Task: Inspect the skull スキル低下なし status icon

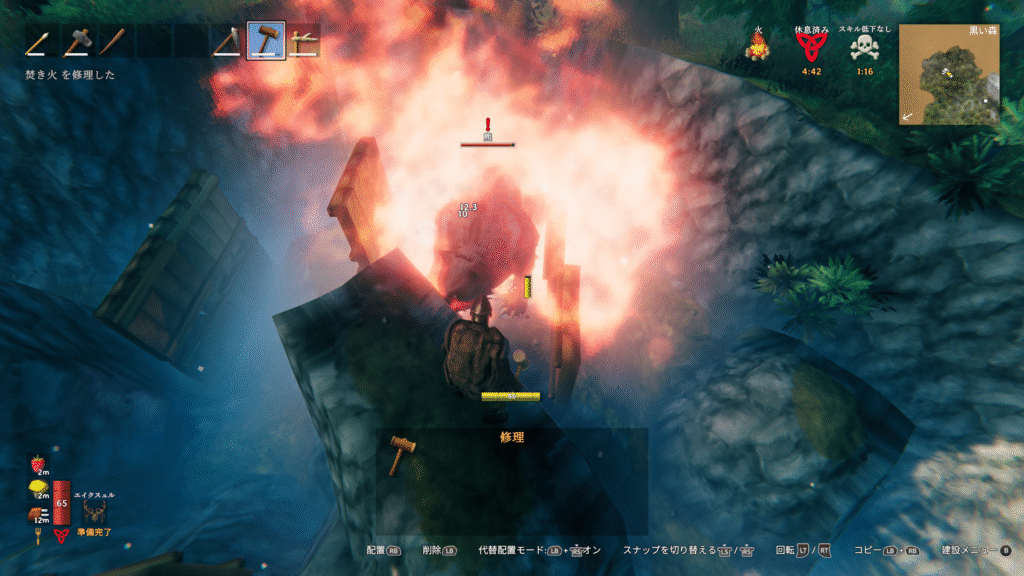Action: point(862,47)
